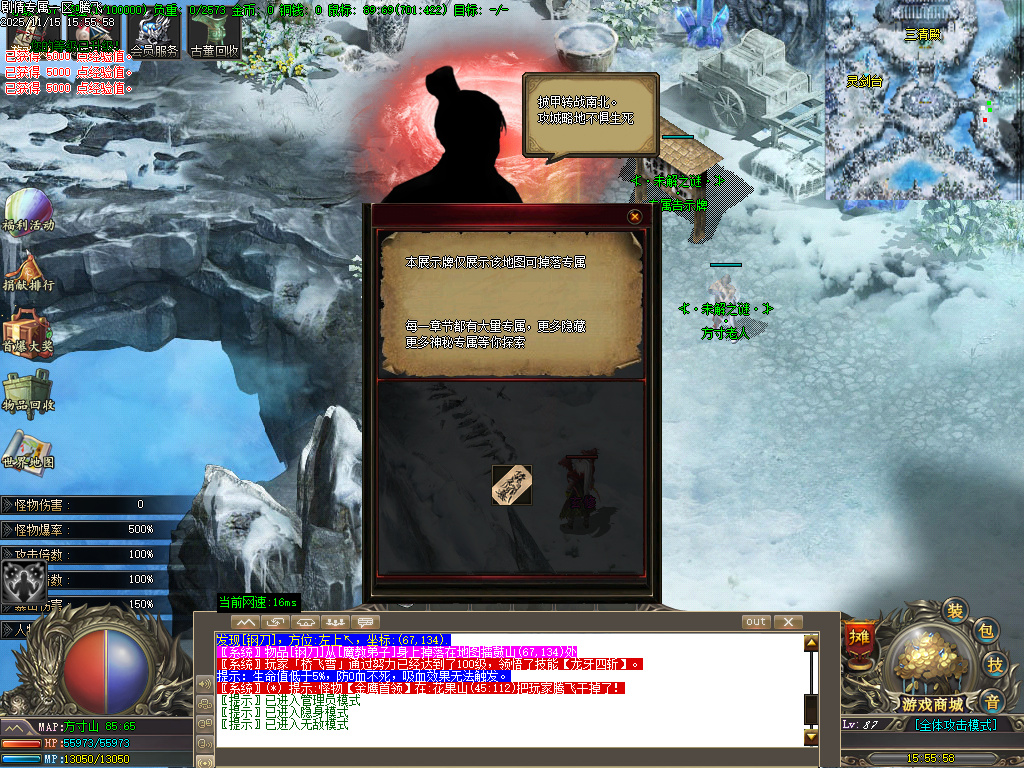
Task: Open the 装 equipment round button
Action: click(x=956, y=611)
